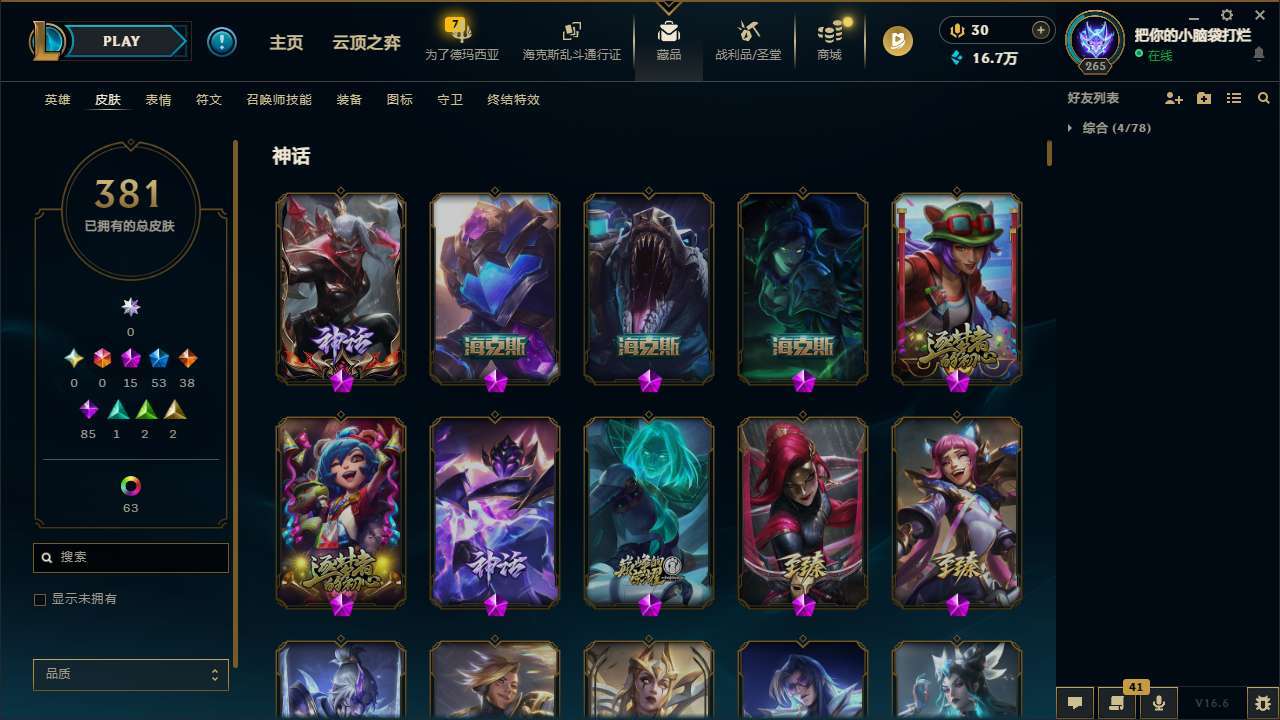The width and height of the screenshot is (1280, 720).
Task: Open chat via the speech bubble icon
Action: pos(1073,702)
